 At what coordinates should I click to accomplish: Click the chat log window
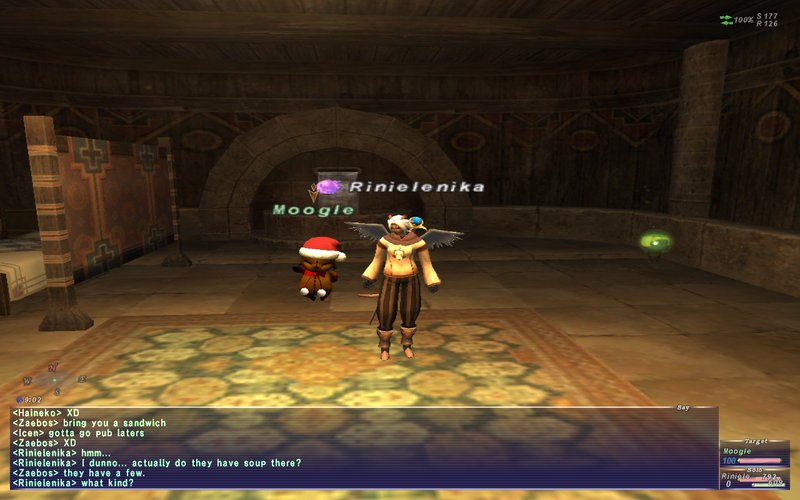pyautogui.click(x=360, y=447)
